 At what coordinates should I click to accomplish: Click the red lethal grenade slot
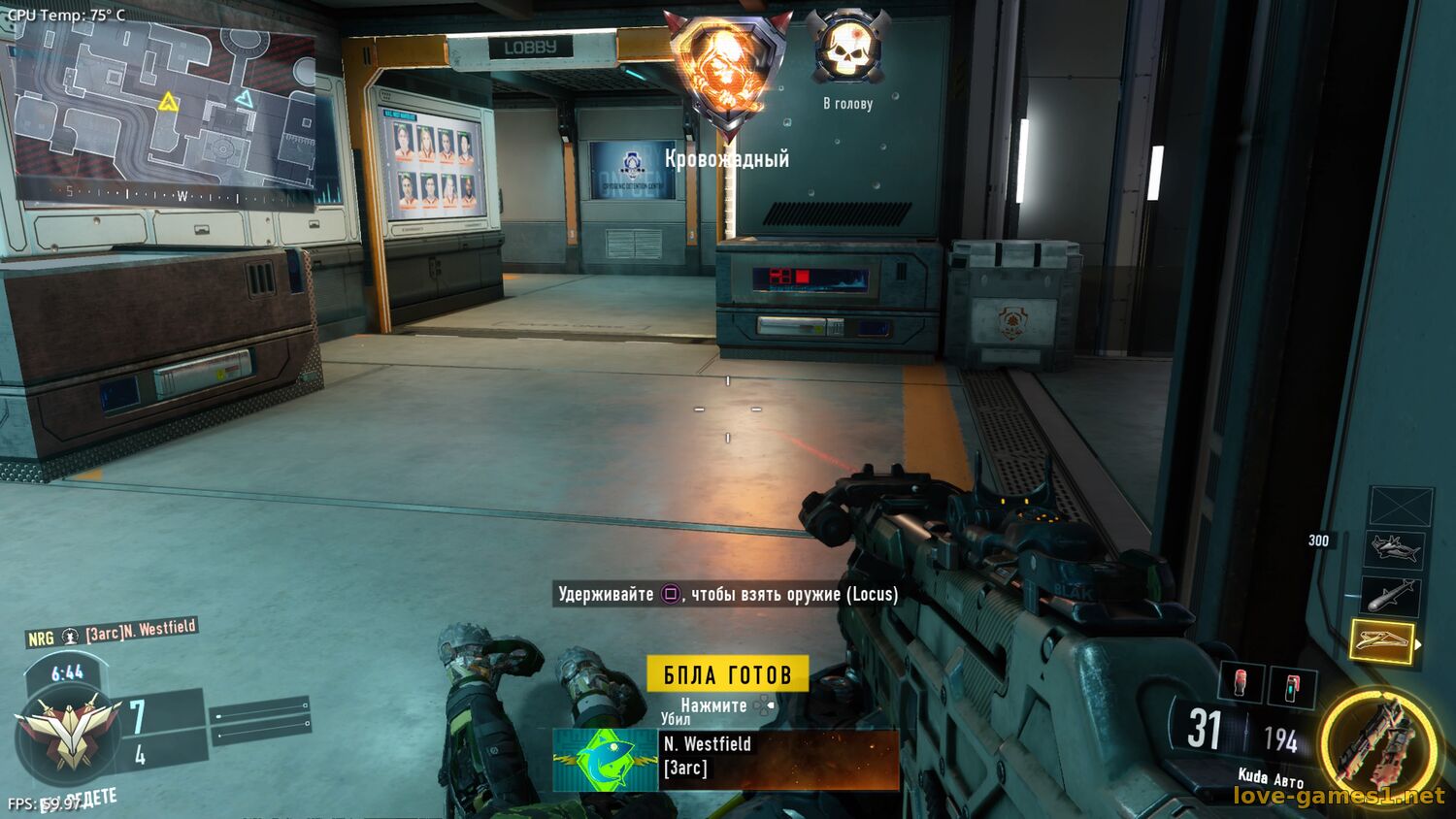(x=1241, y=682)
